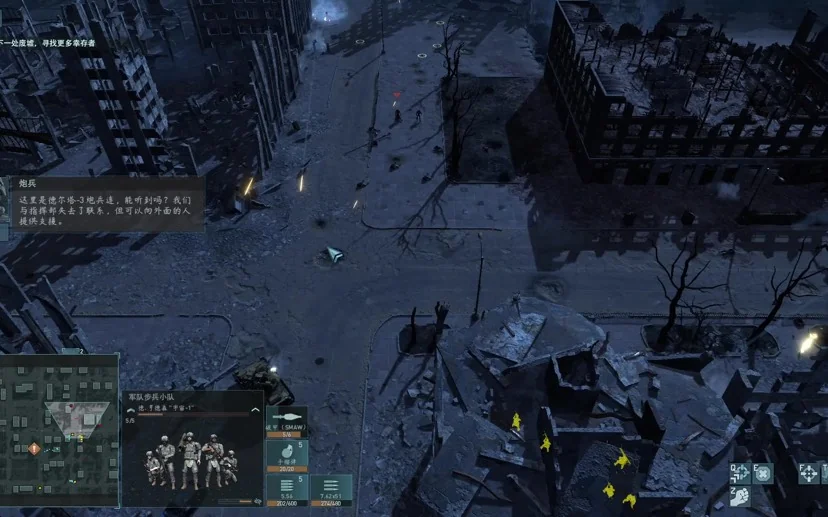The image size is (828, 517).
Task: Select the orange alert marker on minimap
Action: (x=34, y=449)
